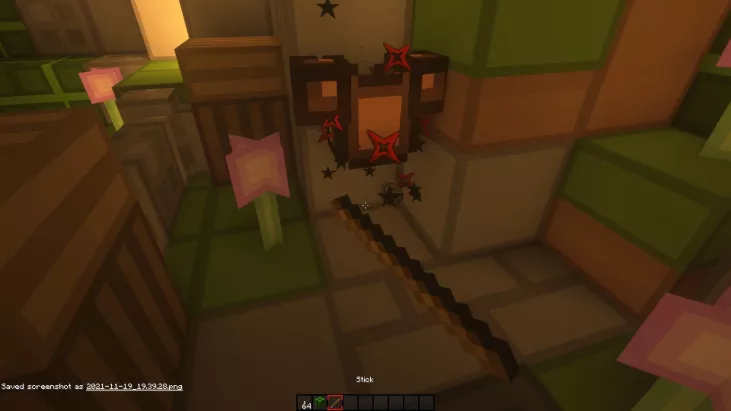Open the saved screenshot file link
731x411 pixels.
tap(134, 386)
